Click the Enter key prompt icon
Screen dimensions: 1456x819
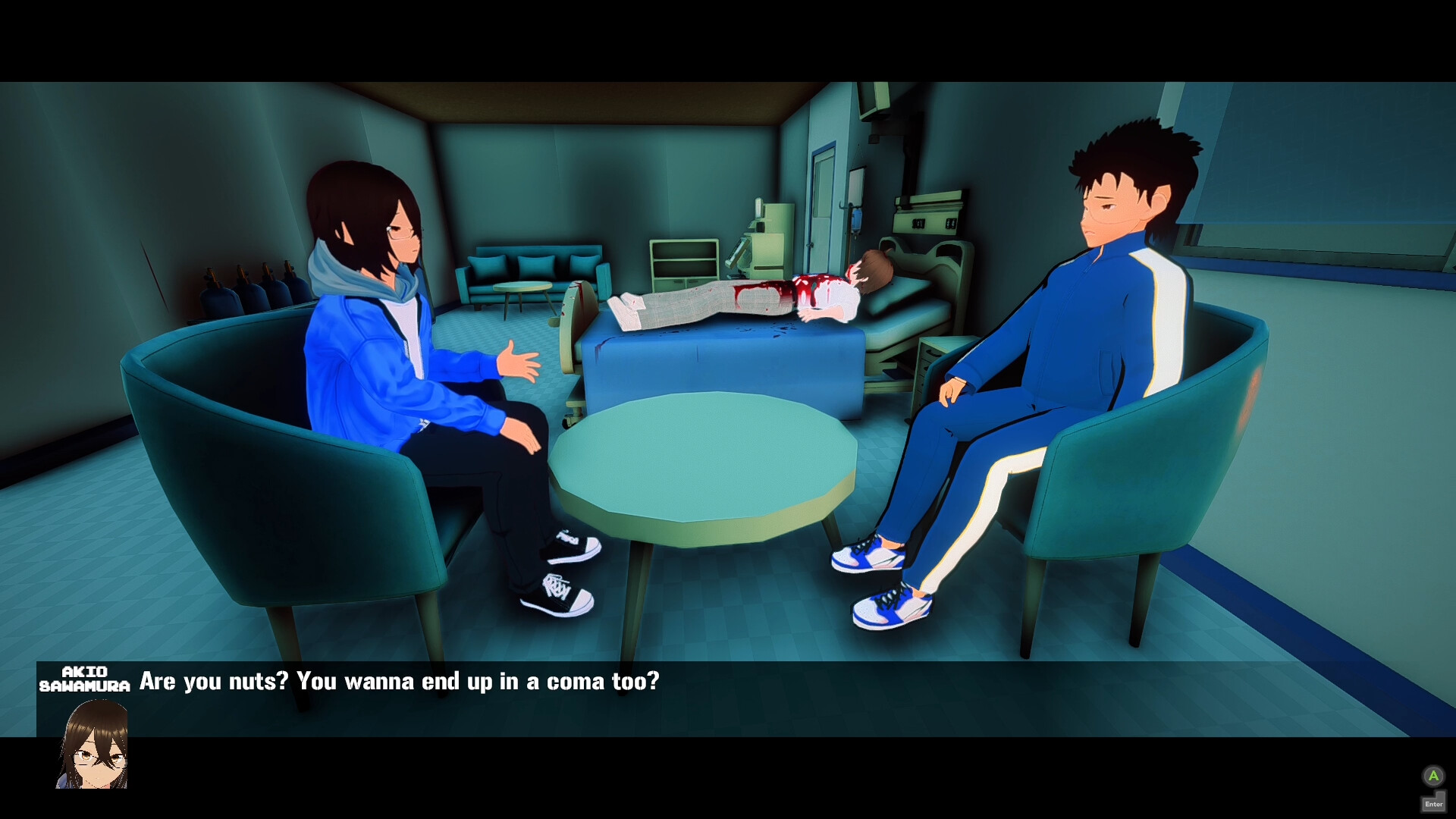pyautogui.click(x=1436, y=802)
